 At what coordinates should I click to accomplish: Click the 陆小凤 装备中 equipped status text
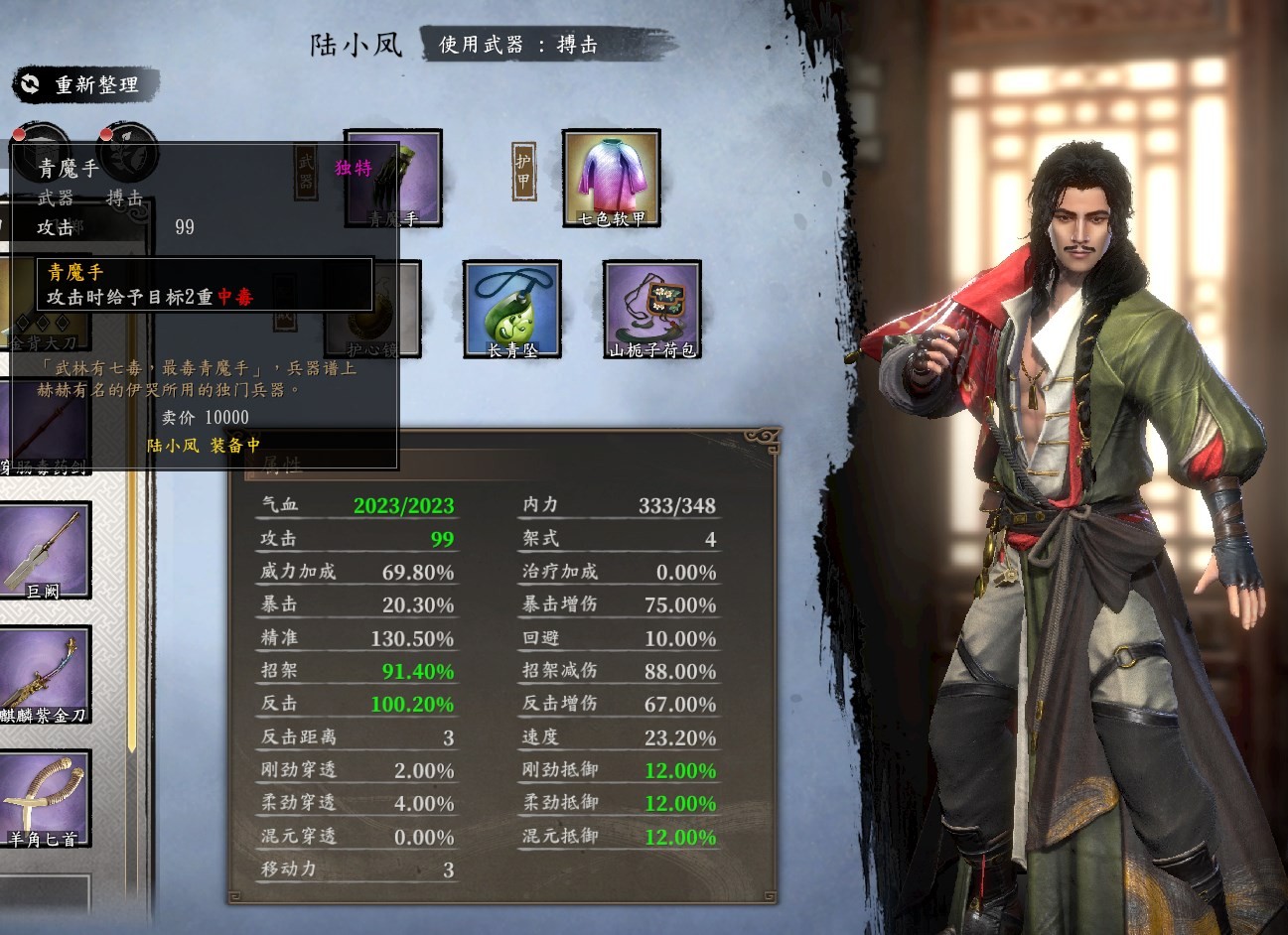tap(204, 446)
